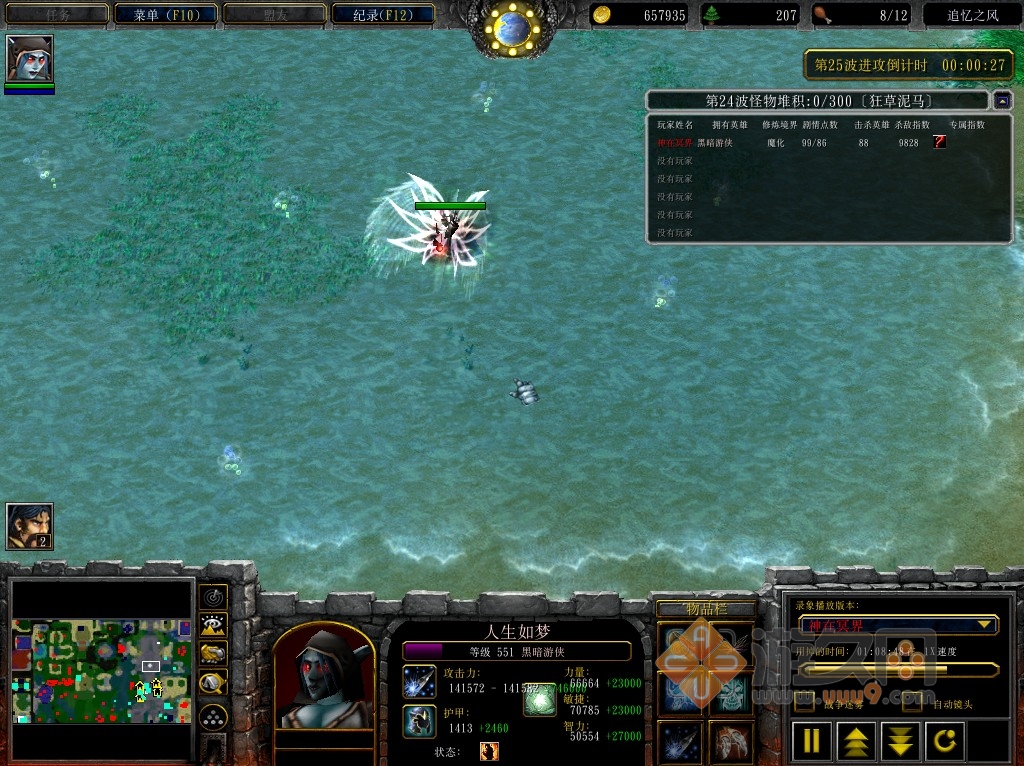This screenshot has height=766, width=1024.
Task: Open the 菜单 (F10) menu
Action: coord(166,15)
